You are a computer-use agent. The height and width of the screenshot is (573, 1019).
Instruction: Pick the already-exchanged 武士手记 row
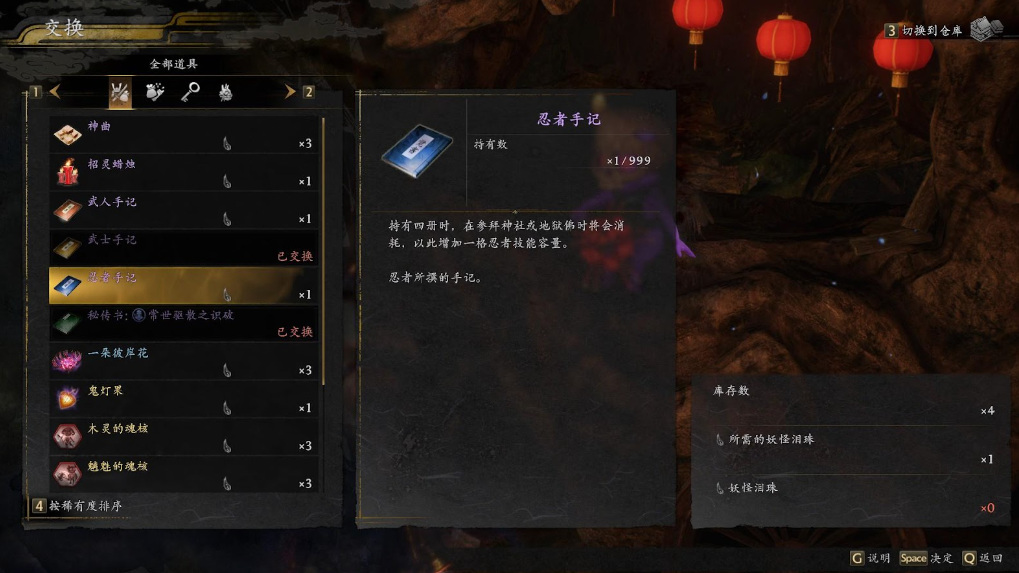185,247
